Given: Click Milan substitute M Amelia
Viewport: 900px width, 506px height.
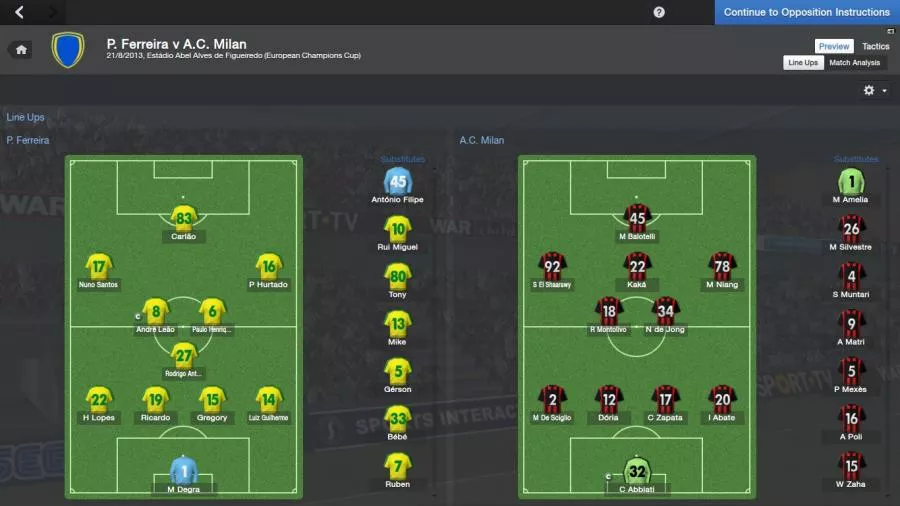Looking at the screenshot, I should (x=851, y=183).
